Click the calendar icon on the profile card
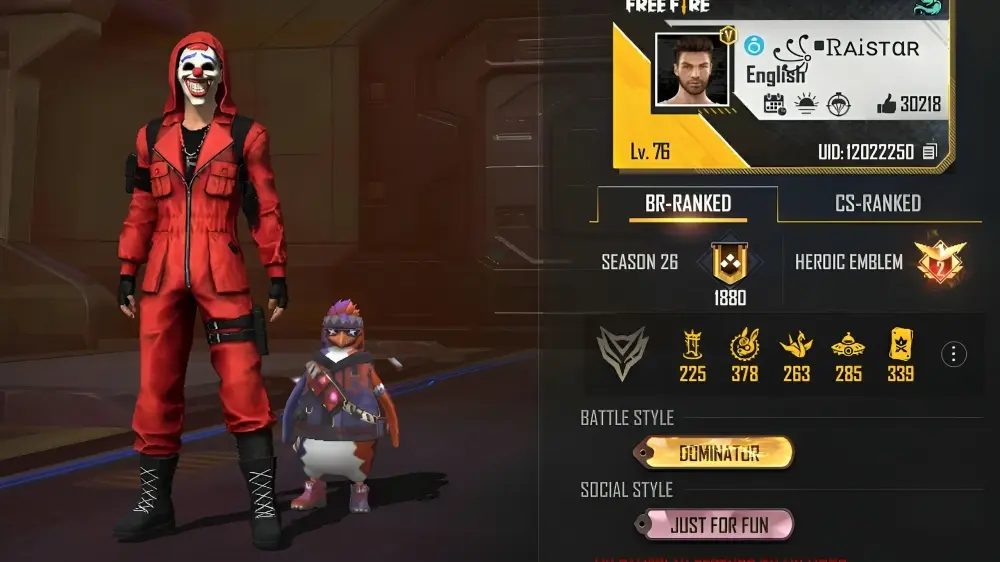Screen dimensions: 1000x562 pos(774,103)
